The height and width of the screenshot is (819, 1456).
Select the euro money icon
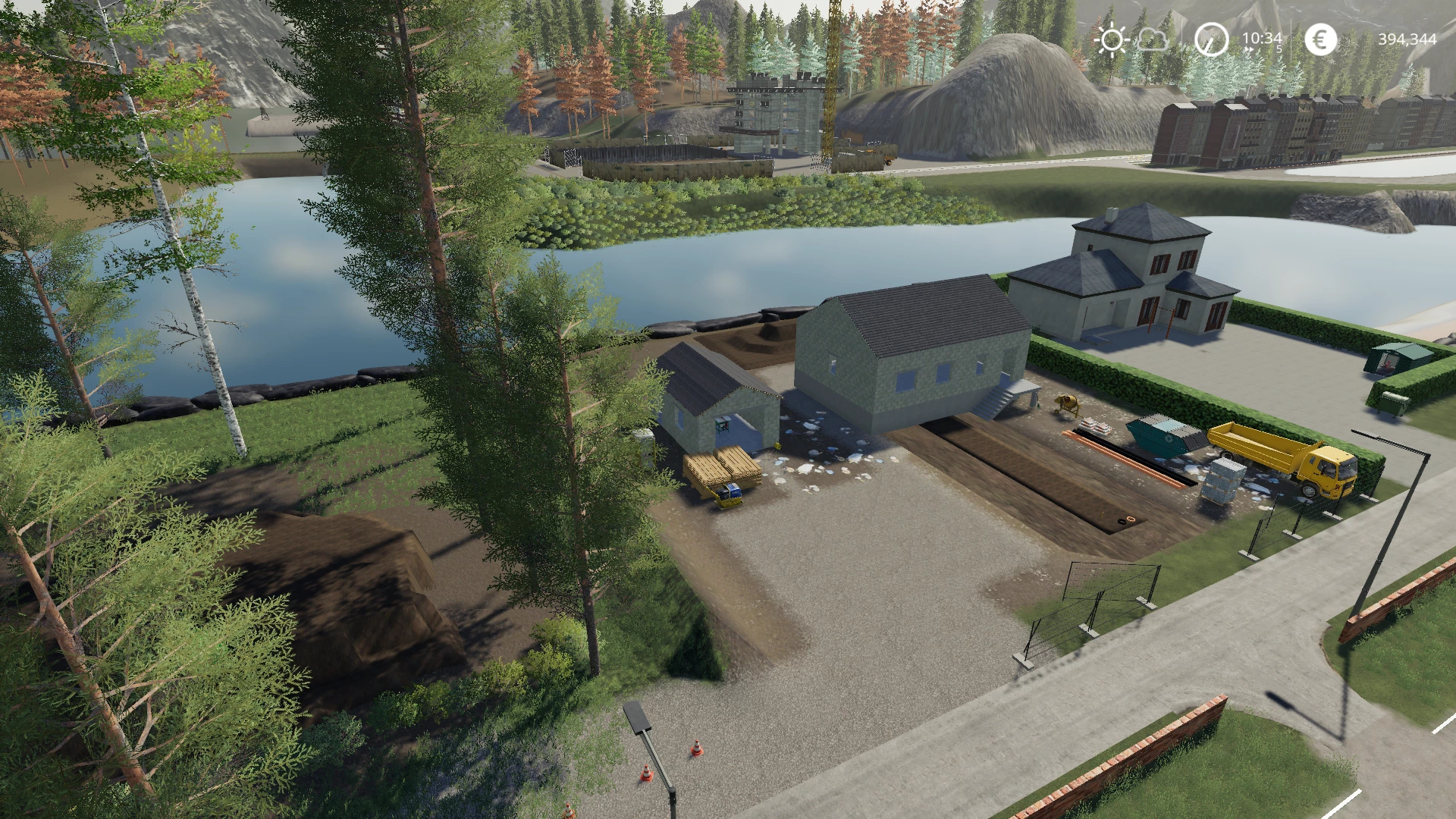[x=1320, y=39]
